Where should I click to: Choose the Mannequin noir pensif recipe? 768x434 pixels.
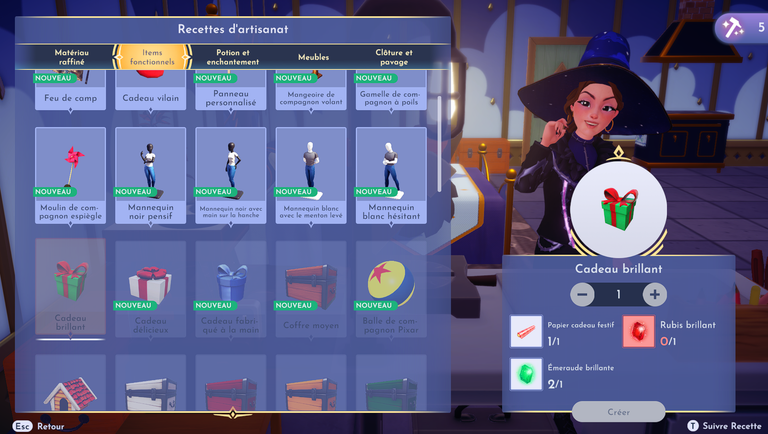(150, 176)
